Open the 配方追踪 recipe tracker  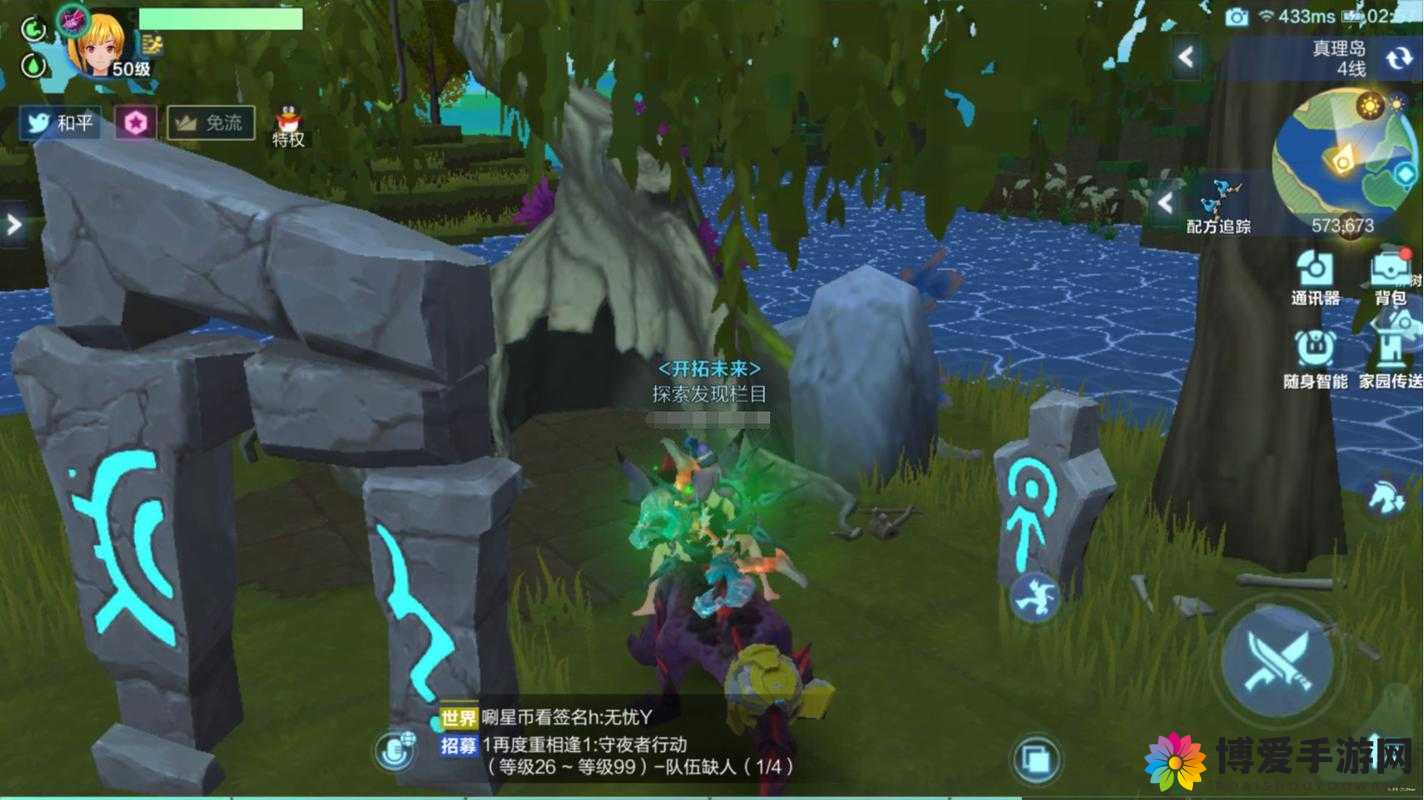1218,206
